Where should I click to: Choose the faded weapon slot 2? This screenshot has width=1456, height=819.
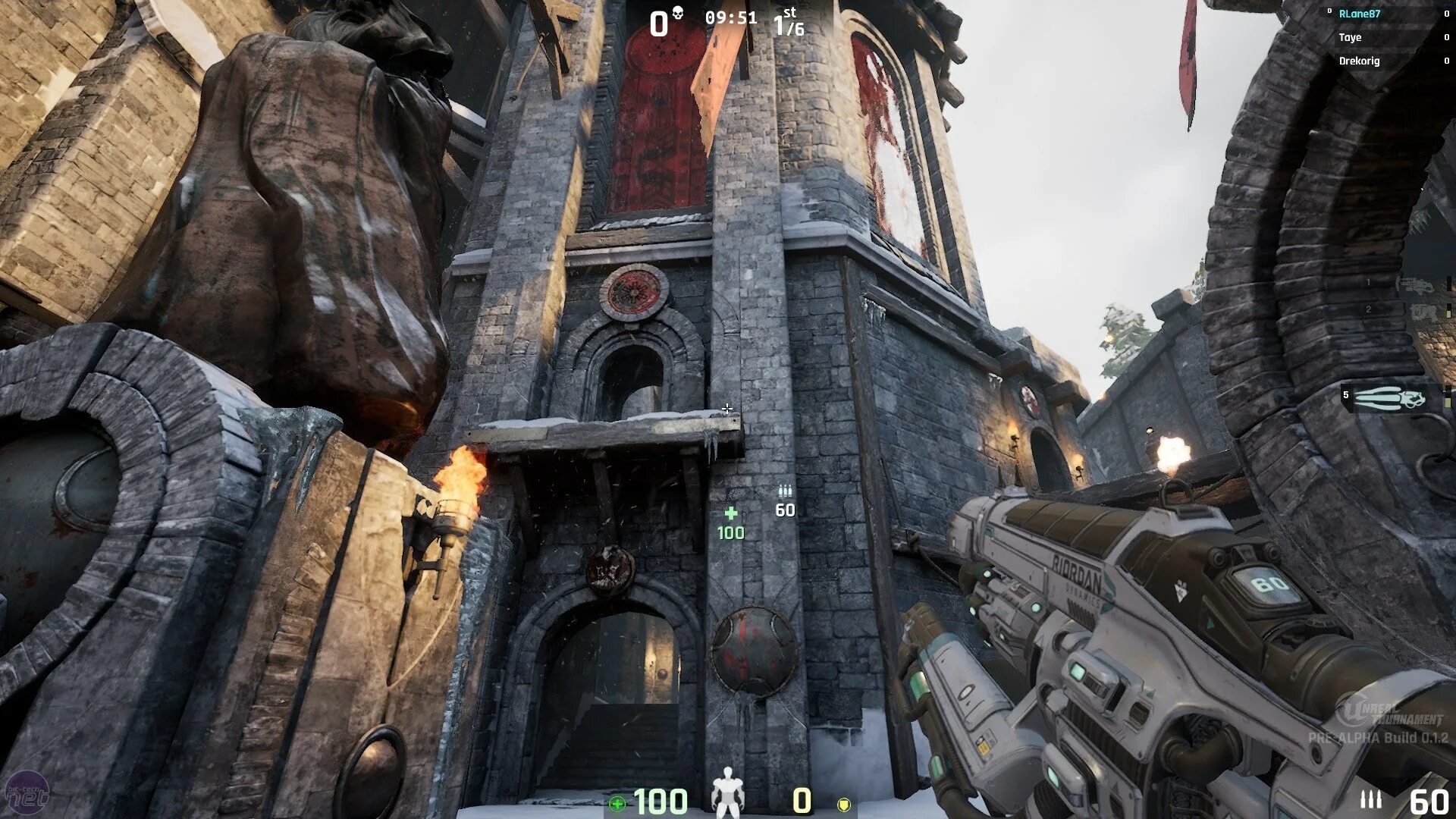coord(1412,311)
